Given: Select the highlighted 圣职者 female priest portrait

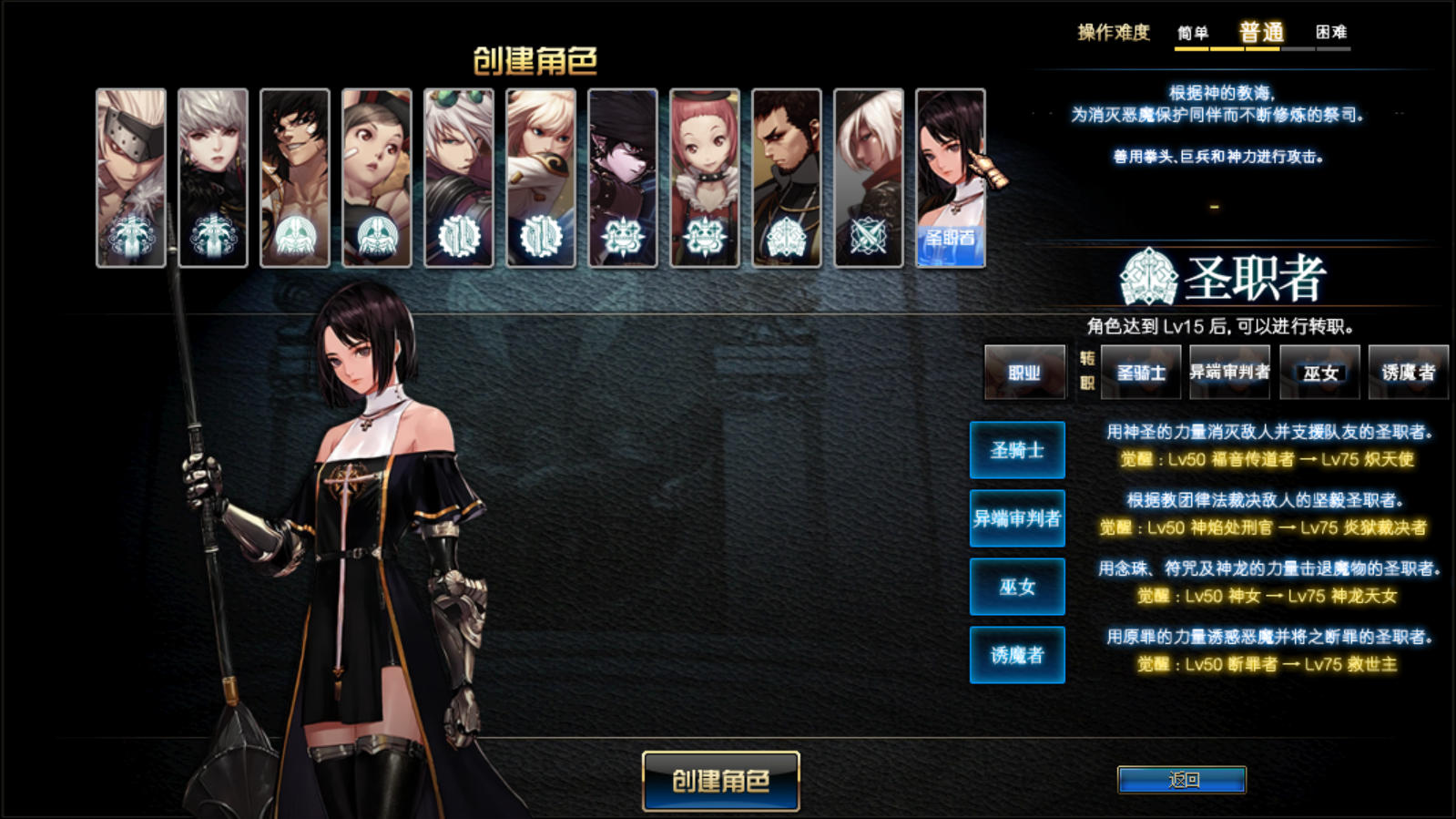Looking at the screenshot, I should pos(951,178).
